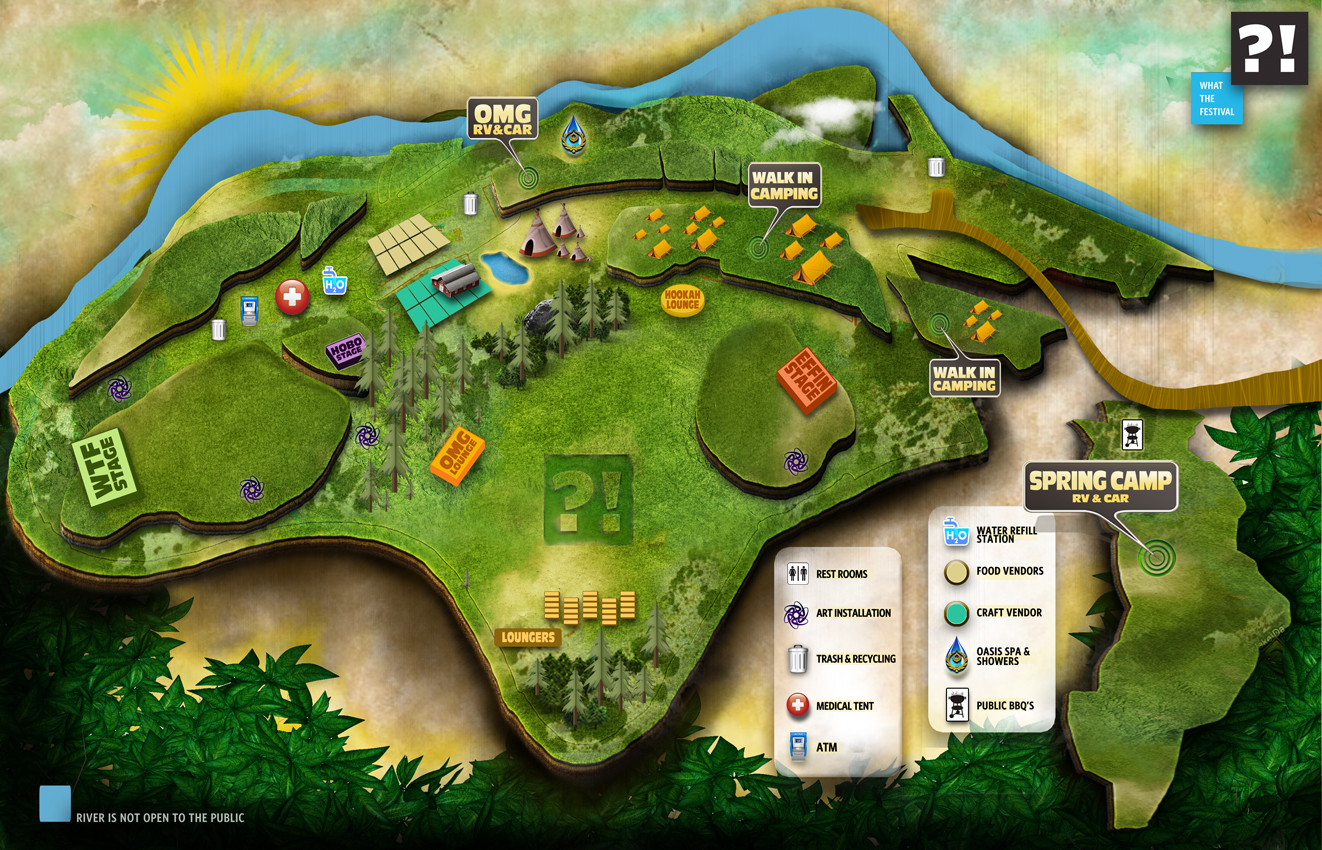Viewport: 1322px width, 850px height.
Task: Select the orange OMG Lounge marker
Action: click(457, 456)
